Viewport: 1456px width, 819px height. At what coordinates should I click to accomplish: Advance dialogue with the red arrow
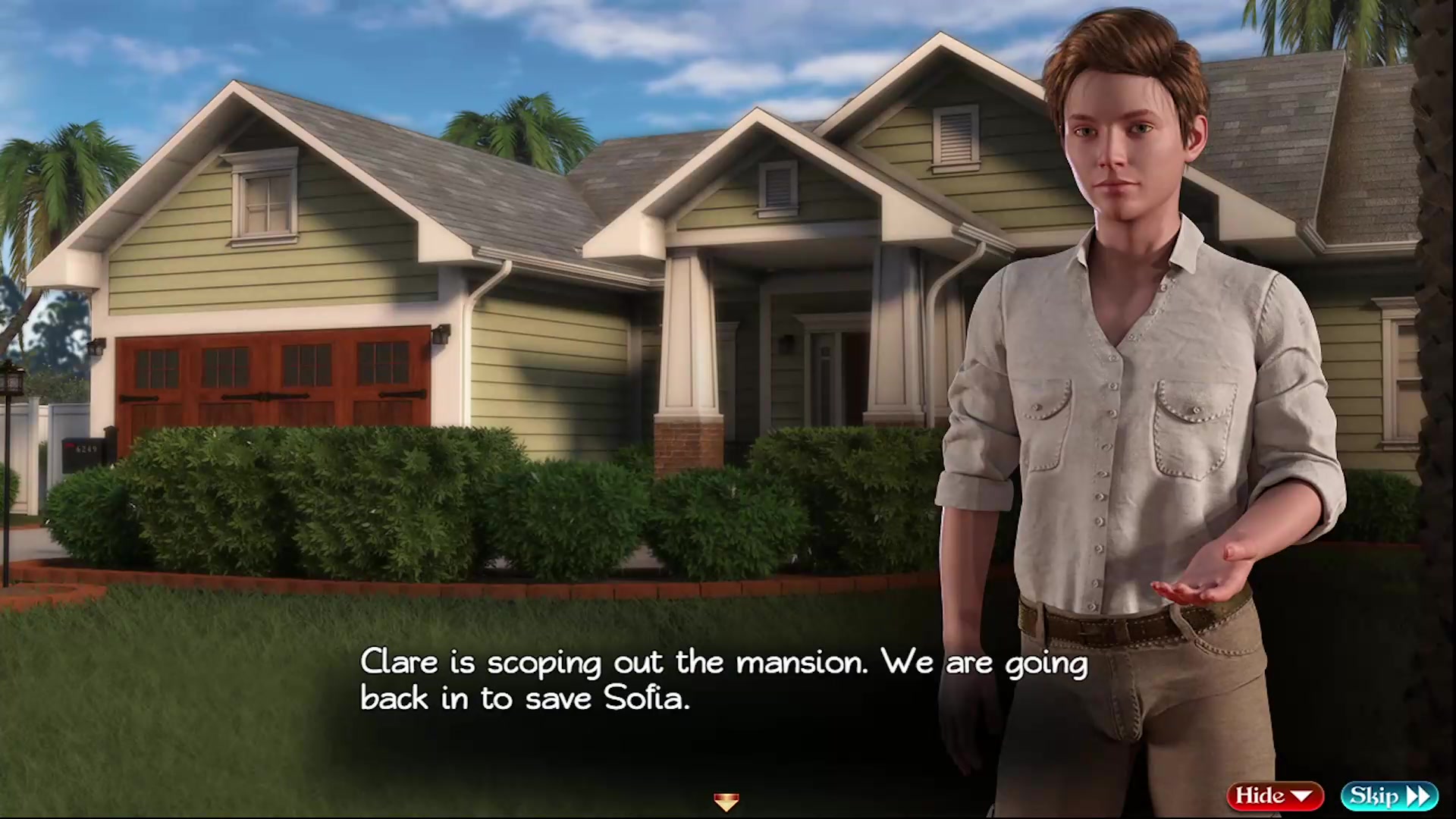(726, 802)
